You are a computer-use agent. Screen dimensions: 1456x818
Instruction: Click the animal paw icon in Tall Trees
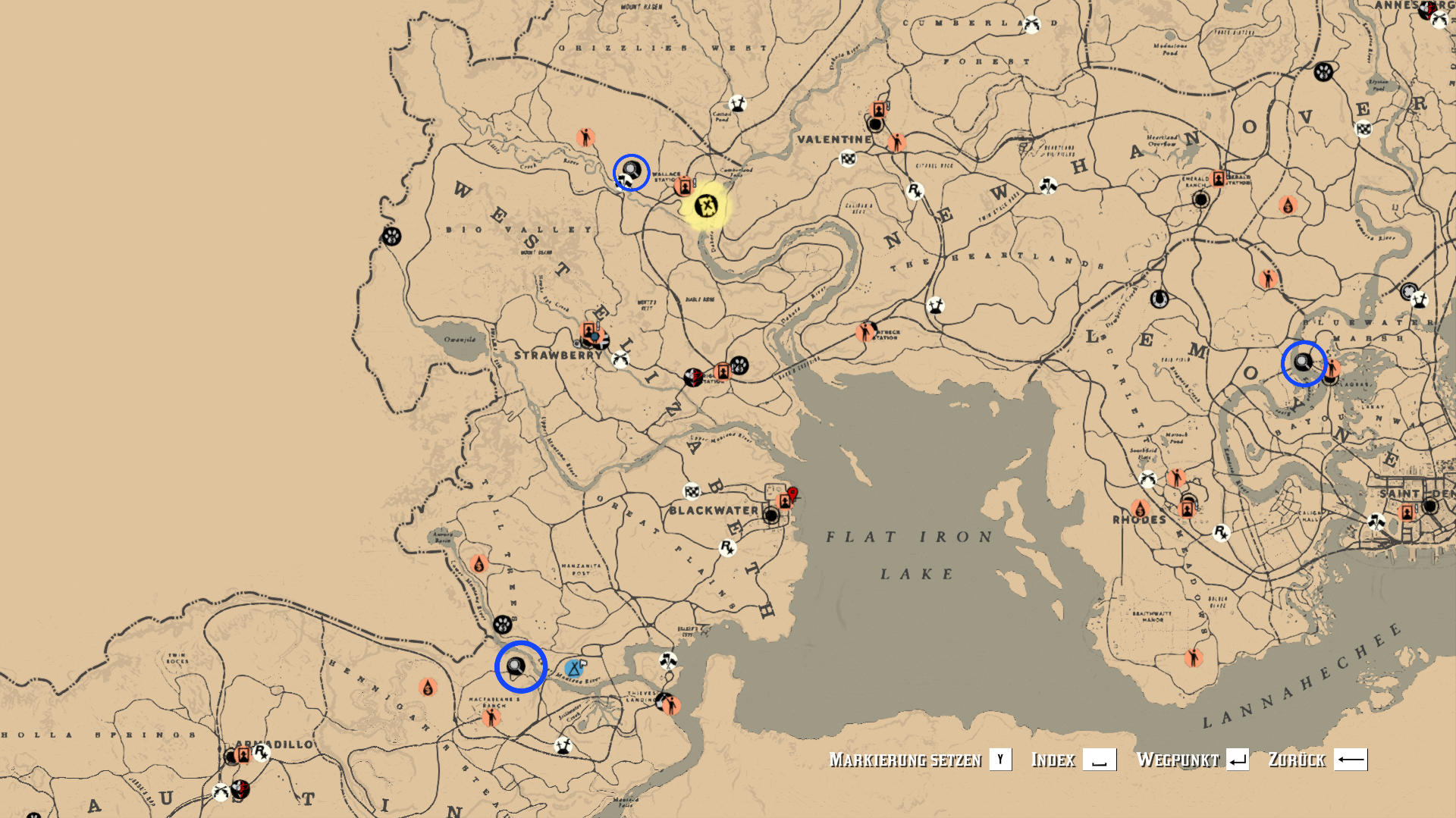503,625
